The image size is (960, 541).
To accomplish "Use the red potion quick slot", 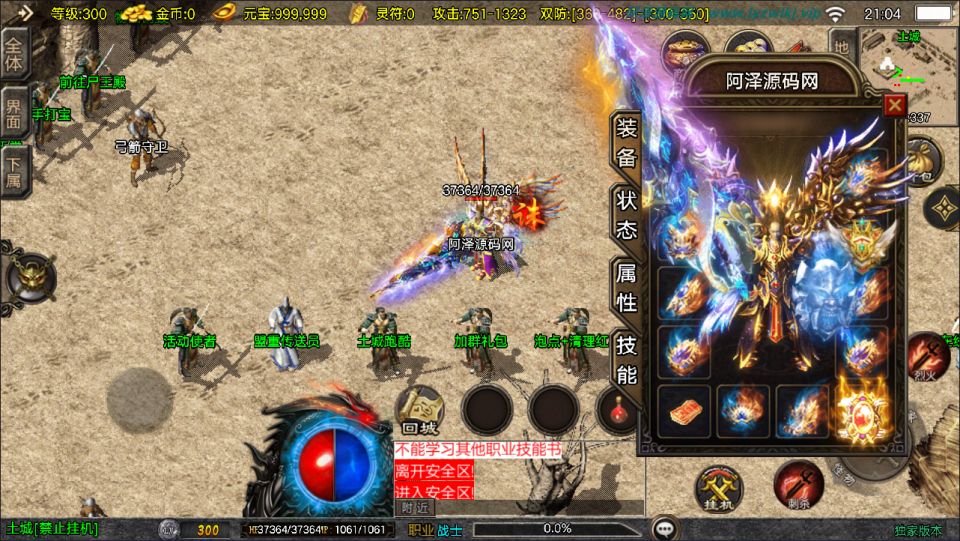I will pos(615,409).
